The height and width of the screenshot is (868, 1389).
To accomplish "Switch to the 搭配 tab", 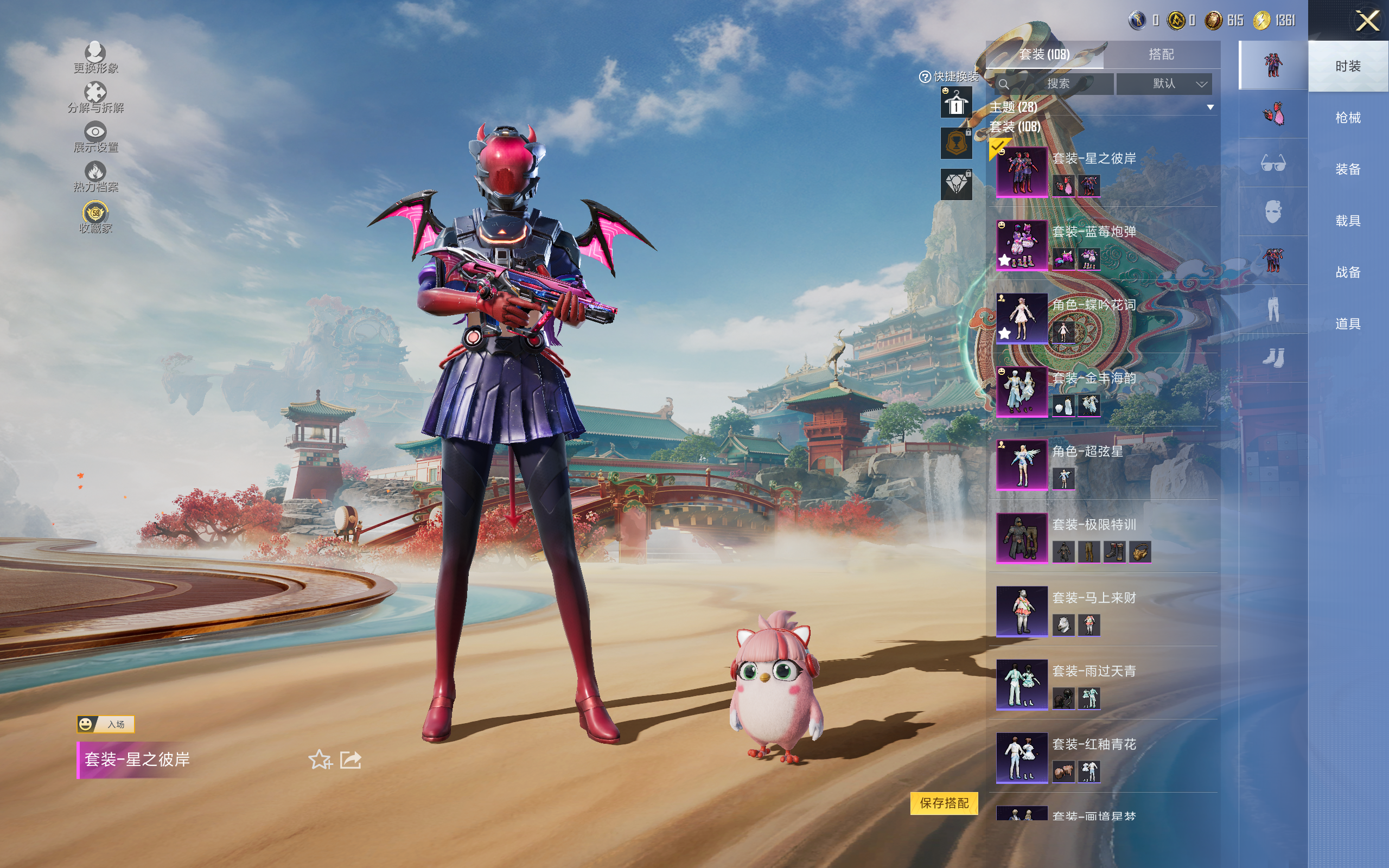I will pos(1161,55).
